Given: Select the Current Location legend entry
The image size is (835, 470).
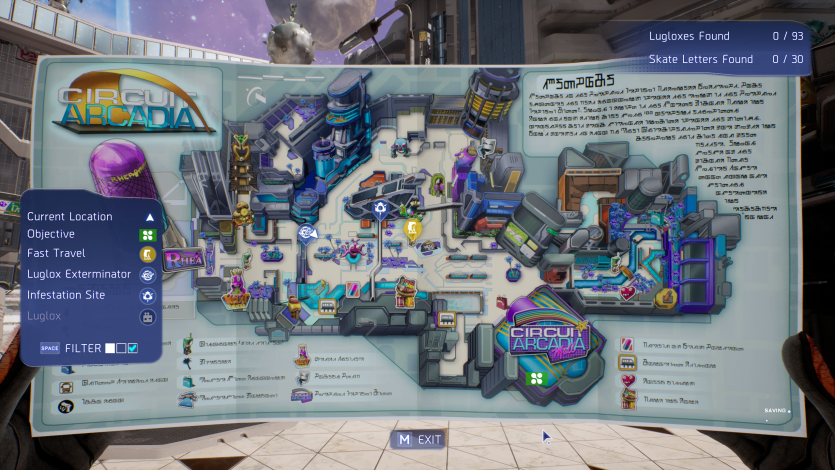Looking at the screenshot, I should point(70,216).
